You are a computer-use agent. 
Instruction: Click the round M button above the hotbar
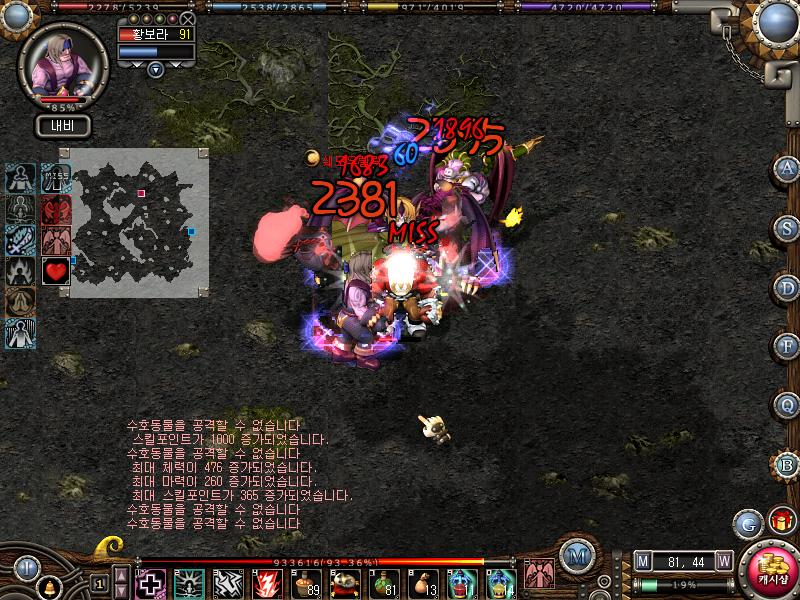pyautogui.click(x=575, y=555)
